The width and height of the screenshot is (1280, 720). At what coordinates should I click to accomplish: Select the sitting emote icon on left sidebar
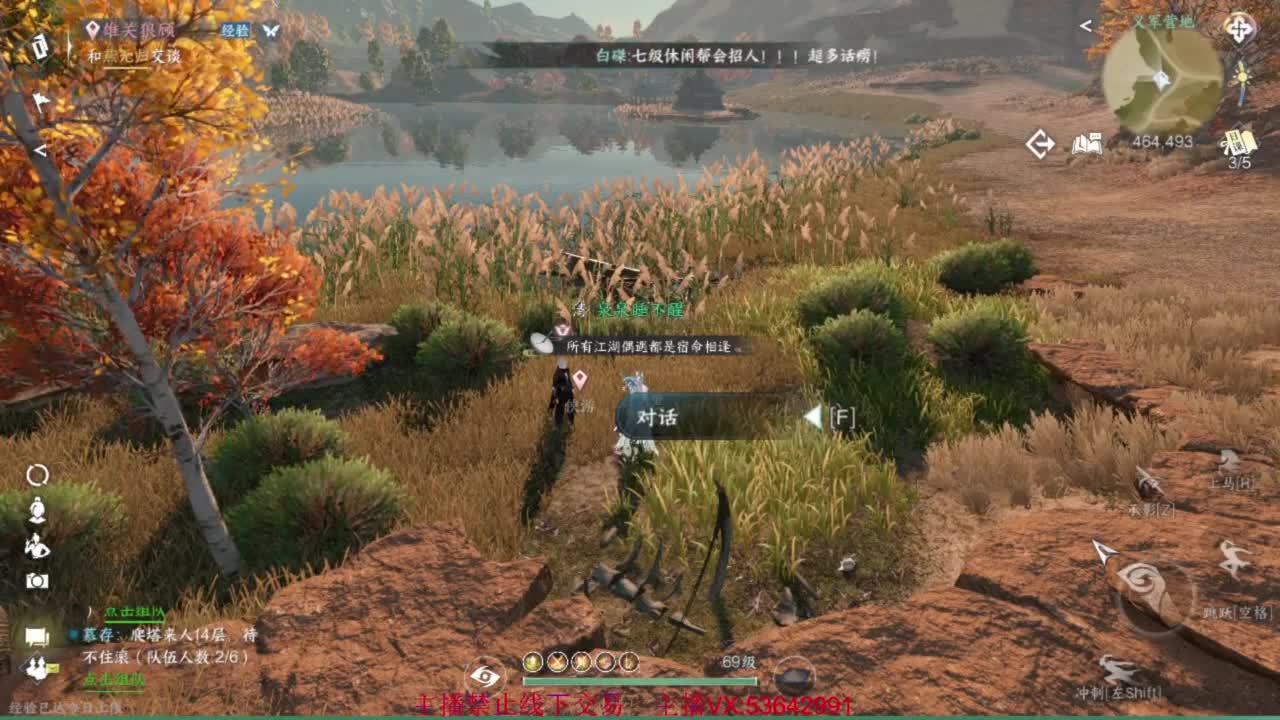pos(36,508)
